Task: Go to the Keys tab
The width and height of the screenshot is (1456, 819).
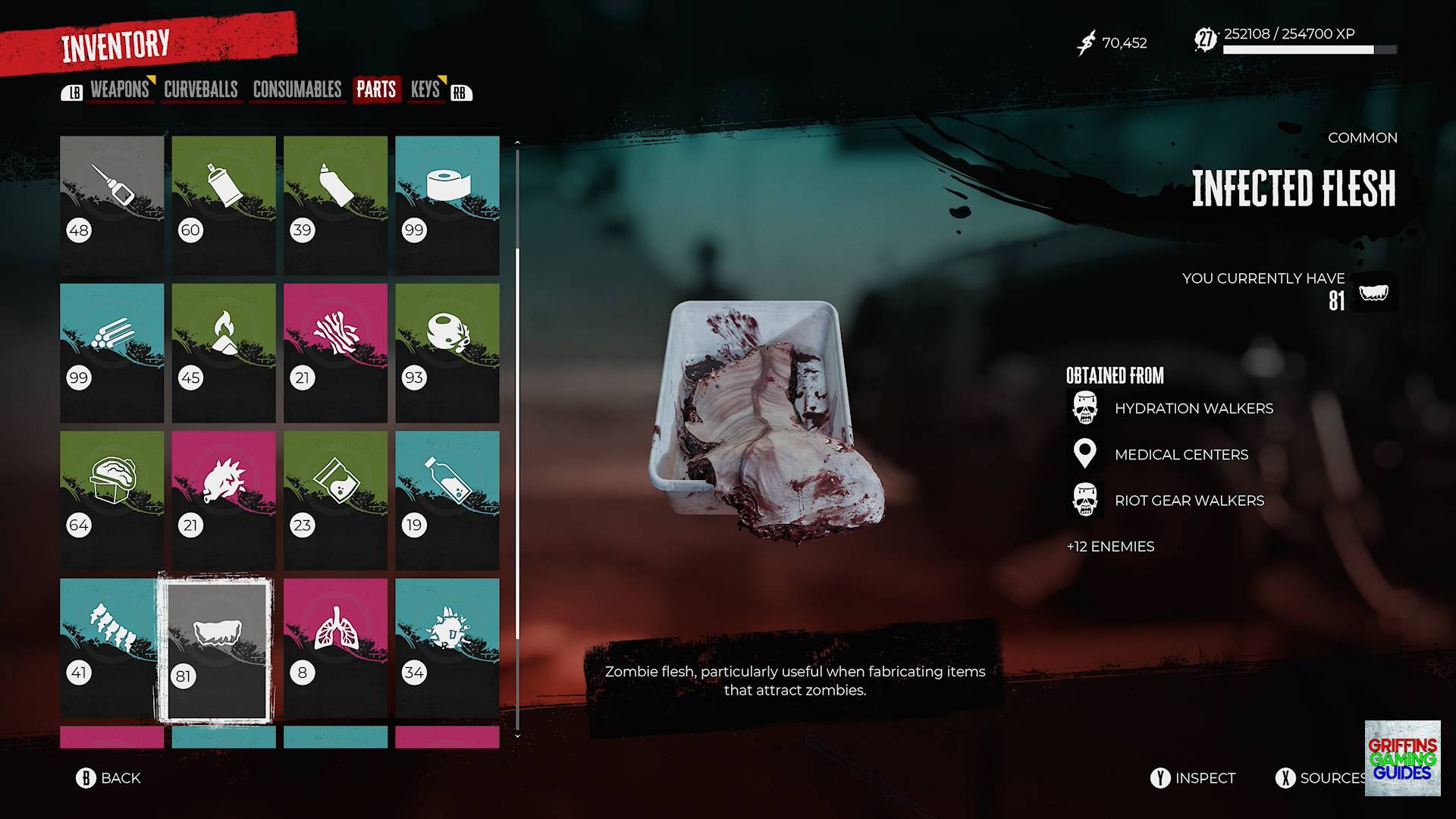Action: pyautogui.click(x=425, y=89)
